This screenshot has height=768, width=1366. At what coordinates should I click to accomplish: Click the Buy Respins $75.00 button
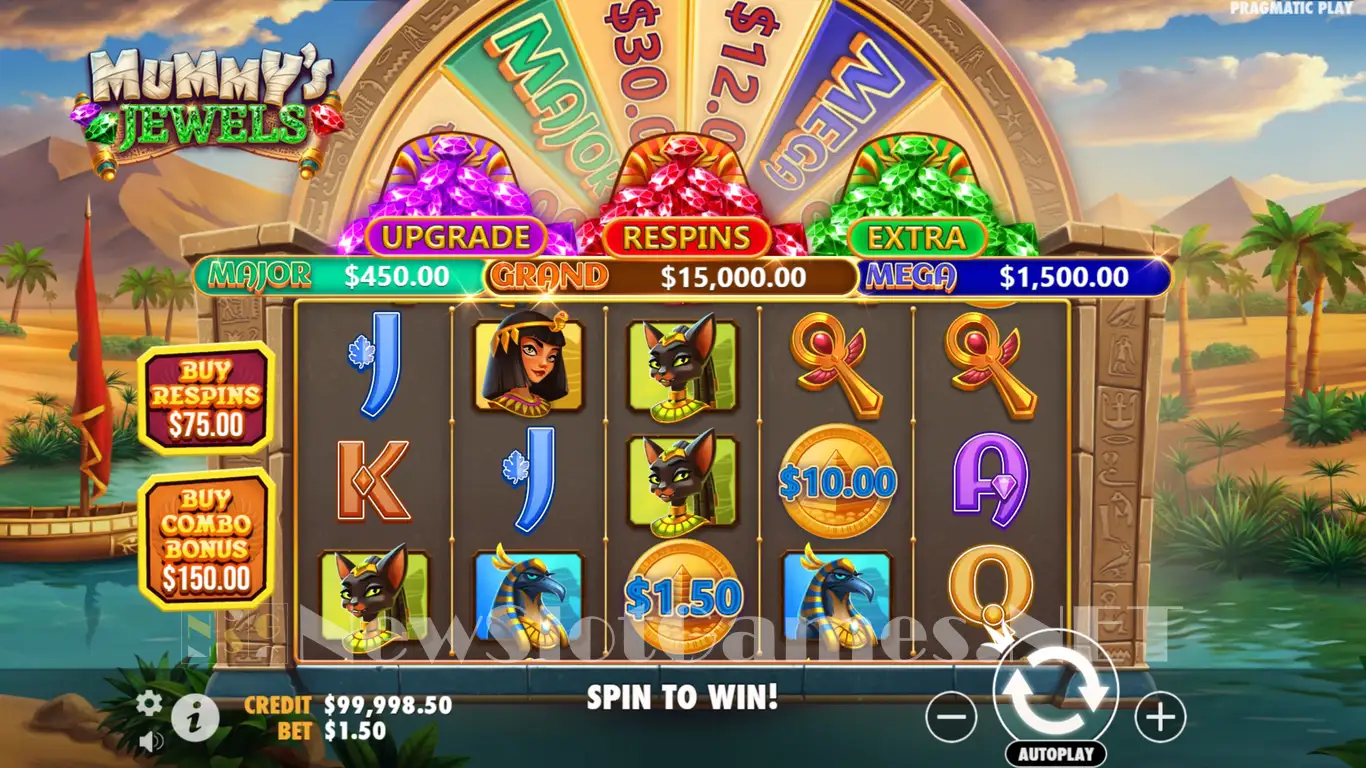coord(205,398)
